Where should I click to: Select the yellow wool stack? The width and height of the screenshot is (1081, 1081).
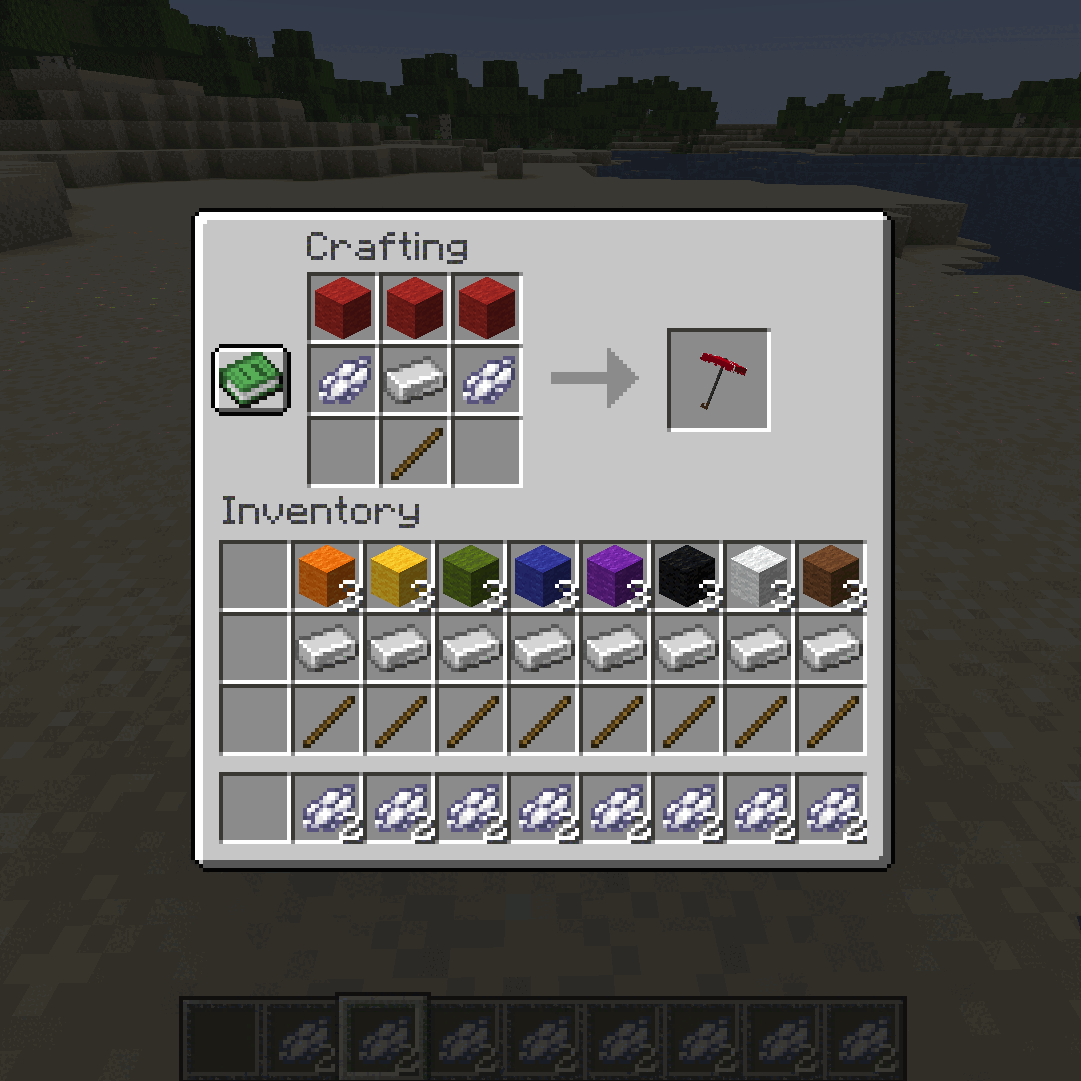(399, 576)
